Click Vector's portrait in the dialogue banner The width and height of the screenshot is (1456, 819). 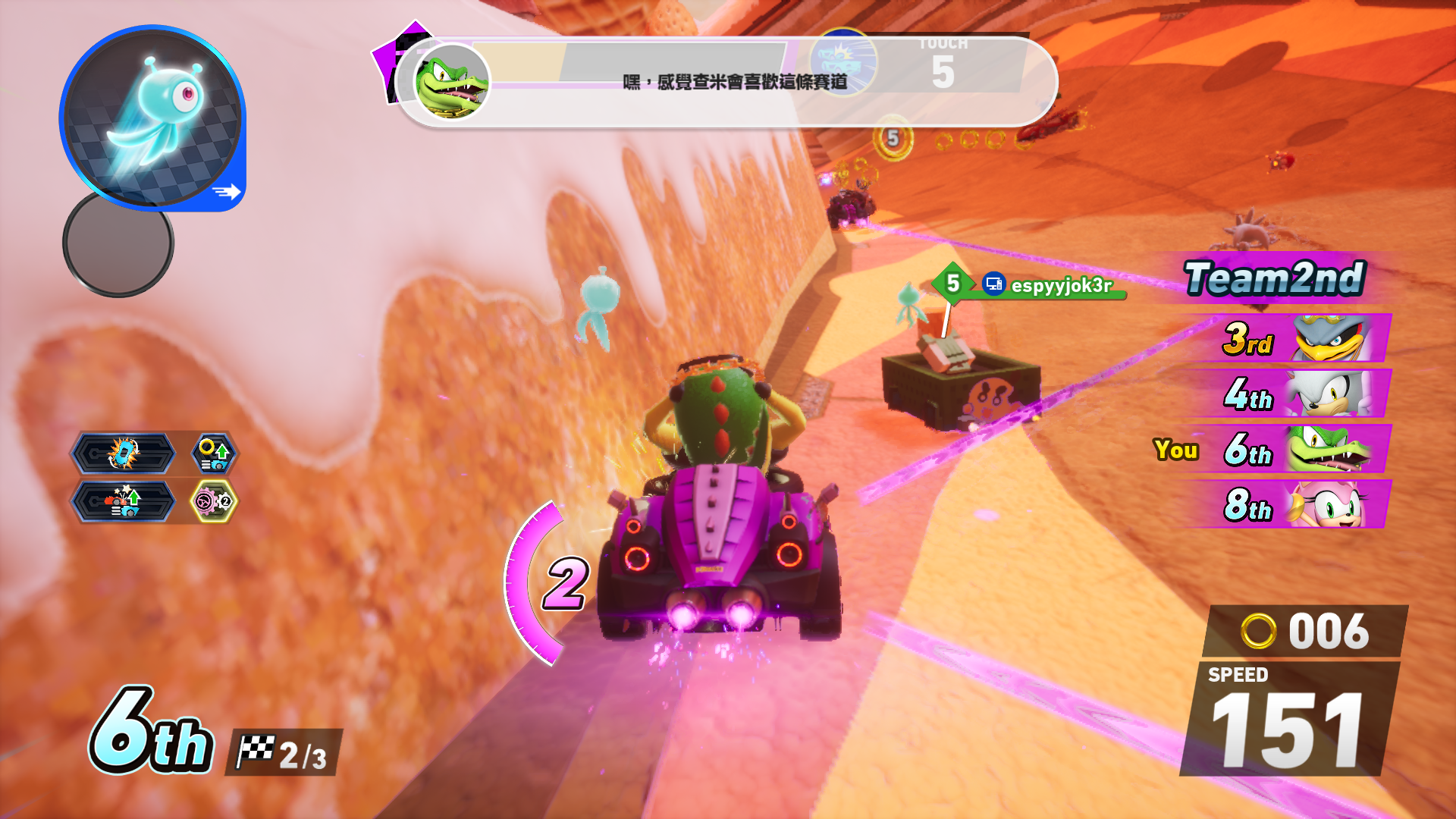click(452, 81)
